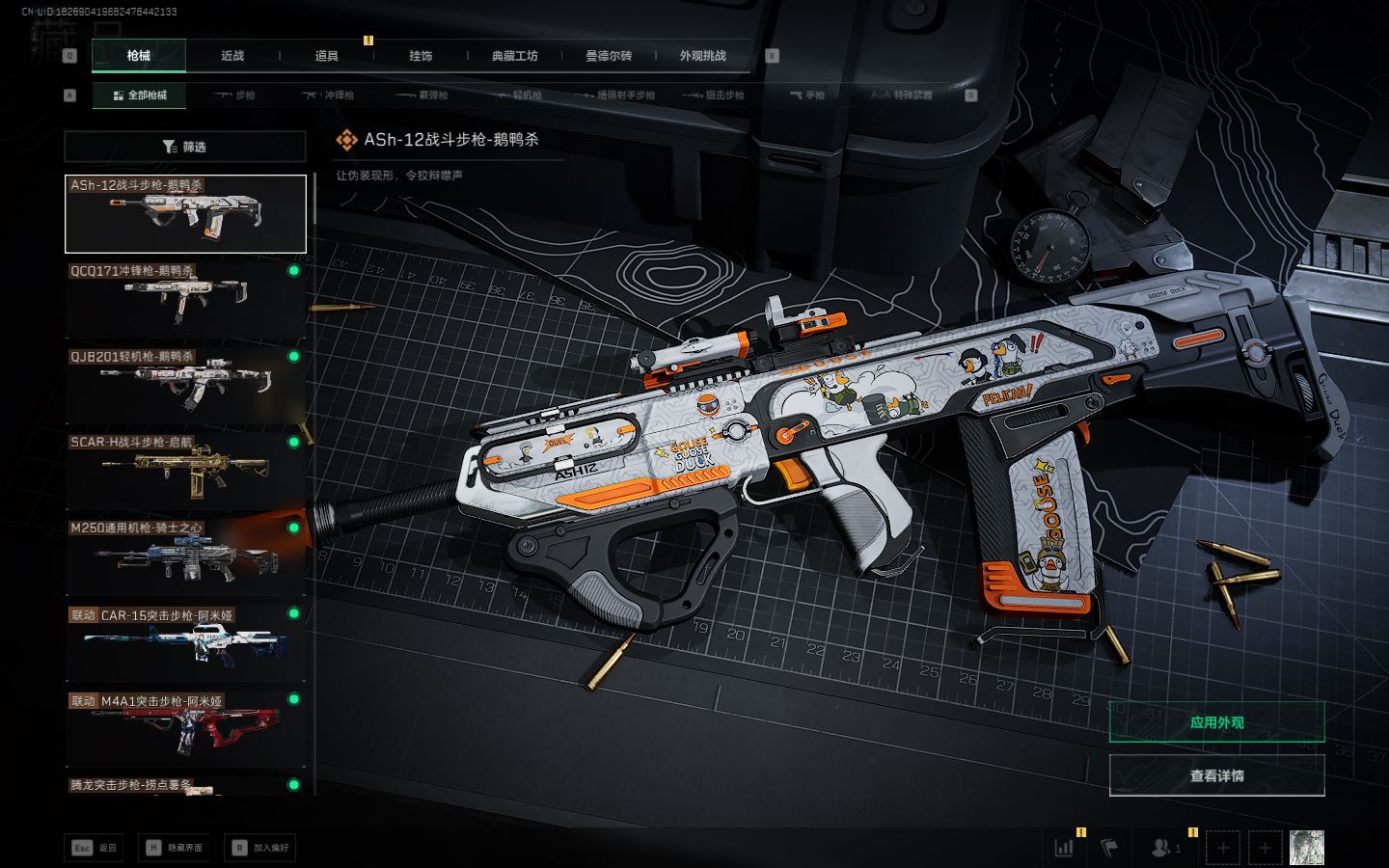Switch to the 近战 melee tab
This screenshot has width=1389, height=868.
click(x=232, y=56)
